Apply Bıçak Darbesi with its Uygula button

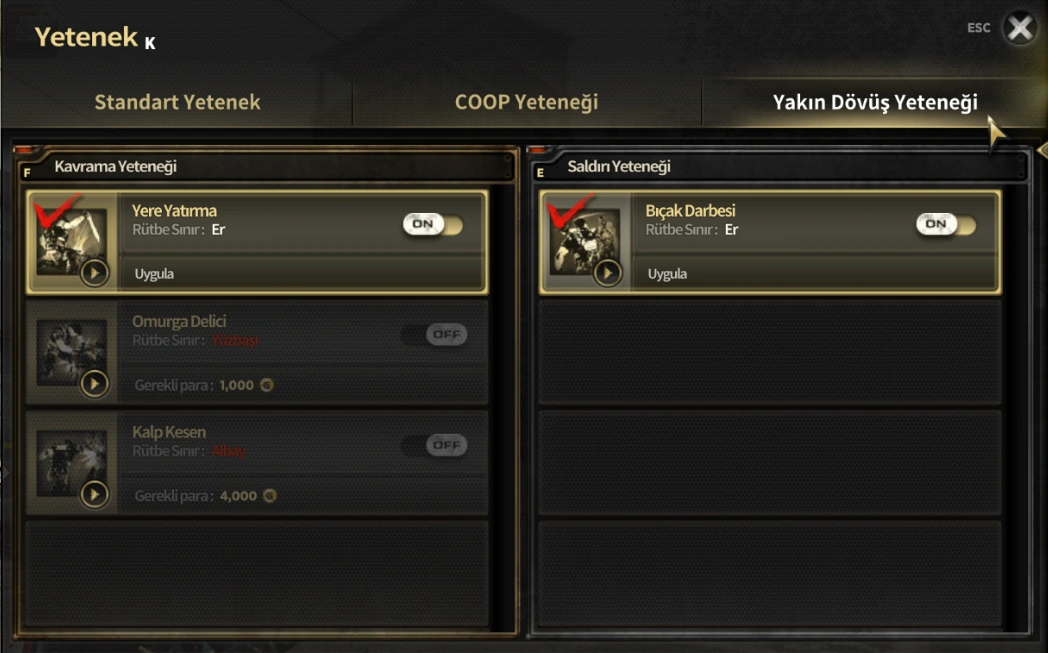tap(667, 274)
